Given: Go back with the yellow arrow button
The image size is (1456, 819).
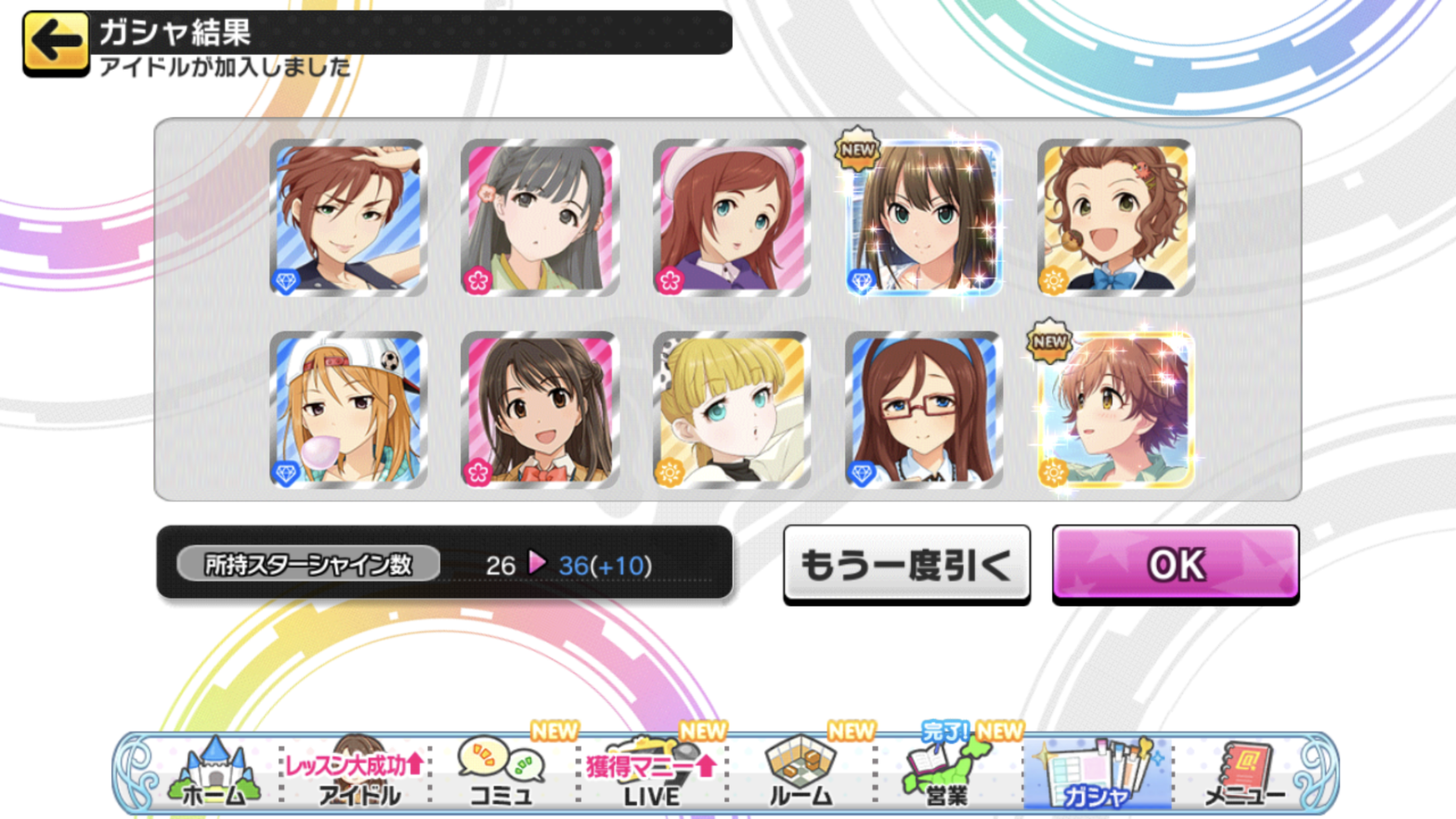Looking at the screenshot, I should click(56, 44).
